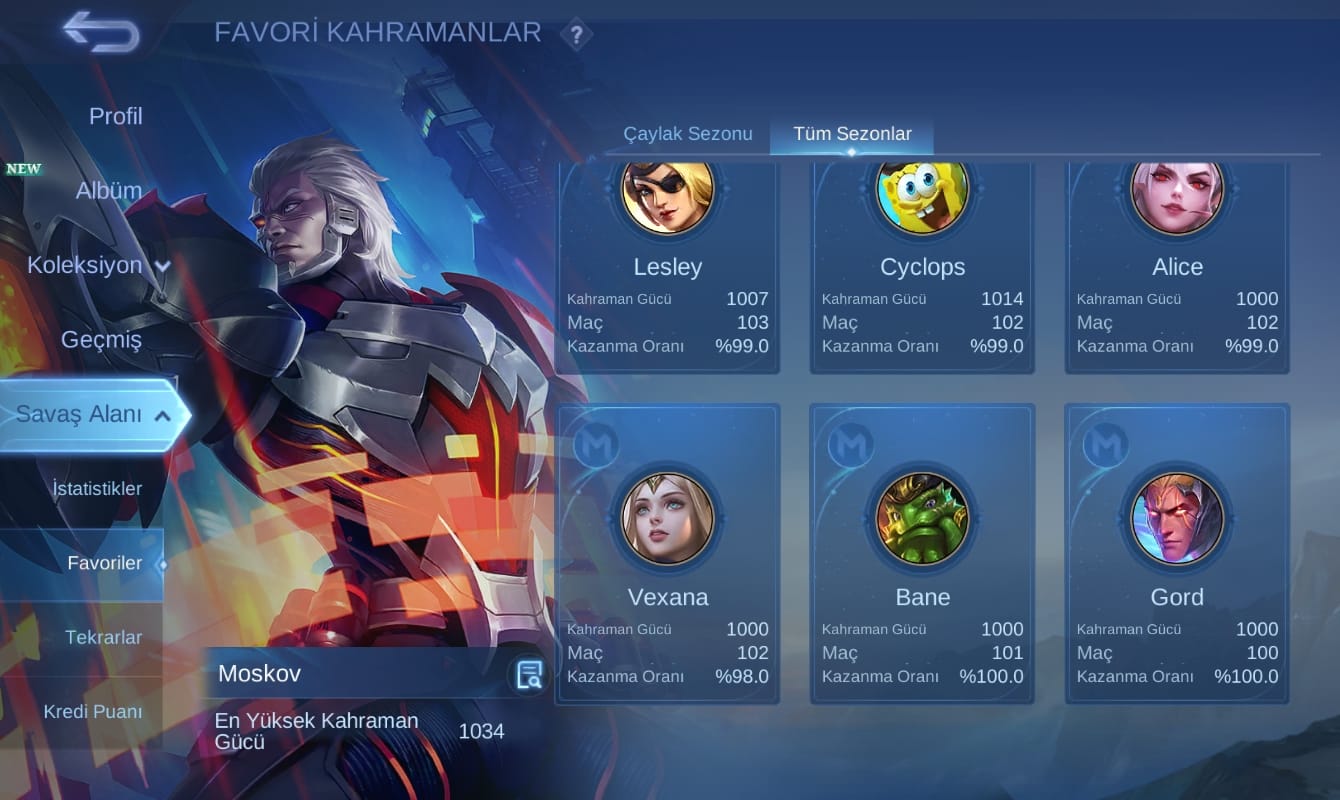Open the Albüm section

108,190
